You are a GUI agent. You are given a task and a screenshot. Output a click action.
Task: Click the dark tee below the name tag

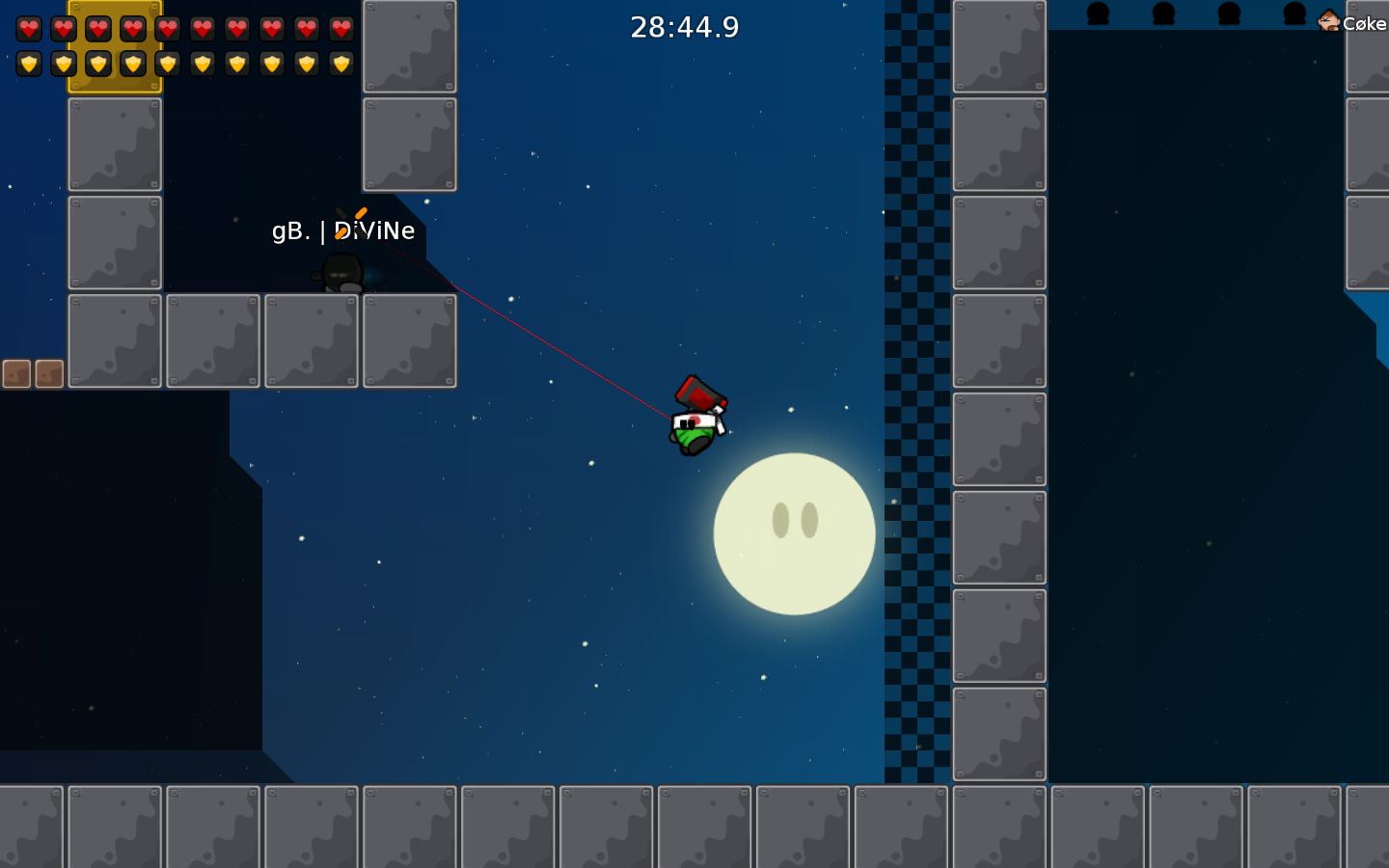click(x=342, y=273)
